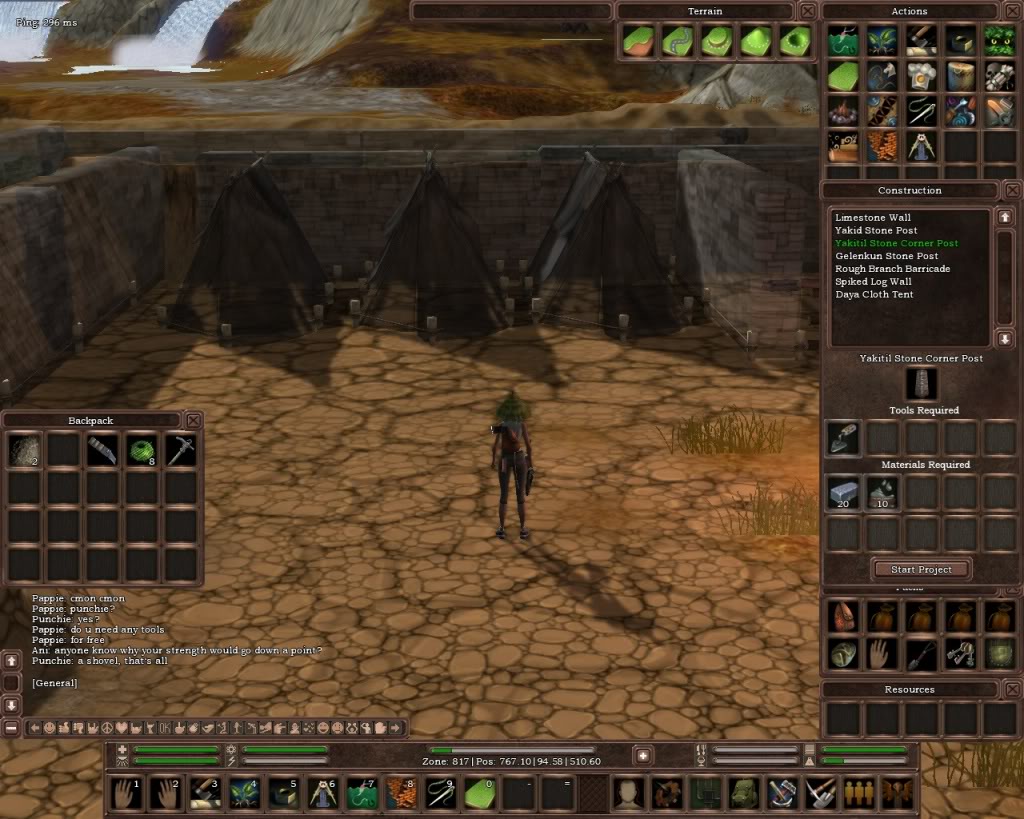This screenshot has width=1024, height=819.
Task: Close the Actions panel
Action: [x=1013, y=11]
